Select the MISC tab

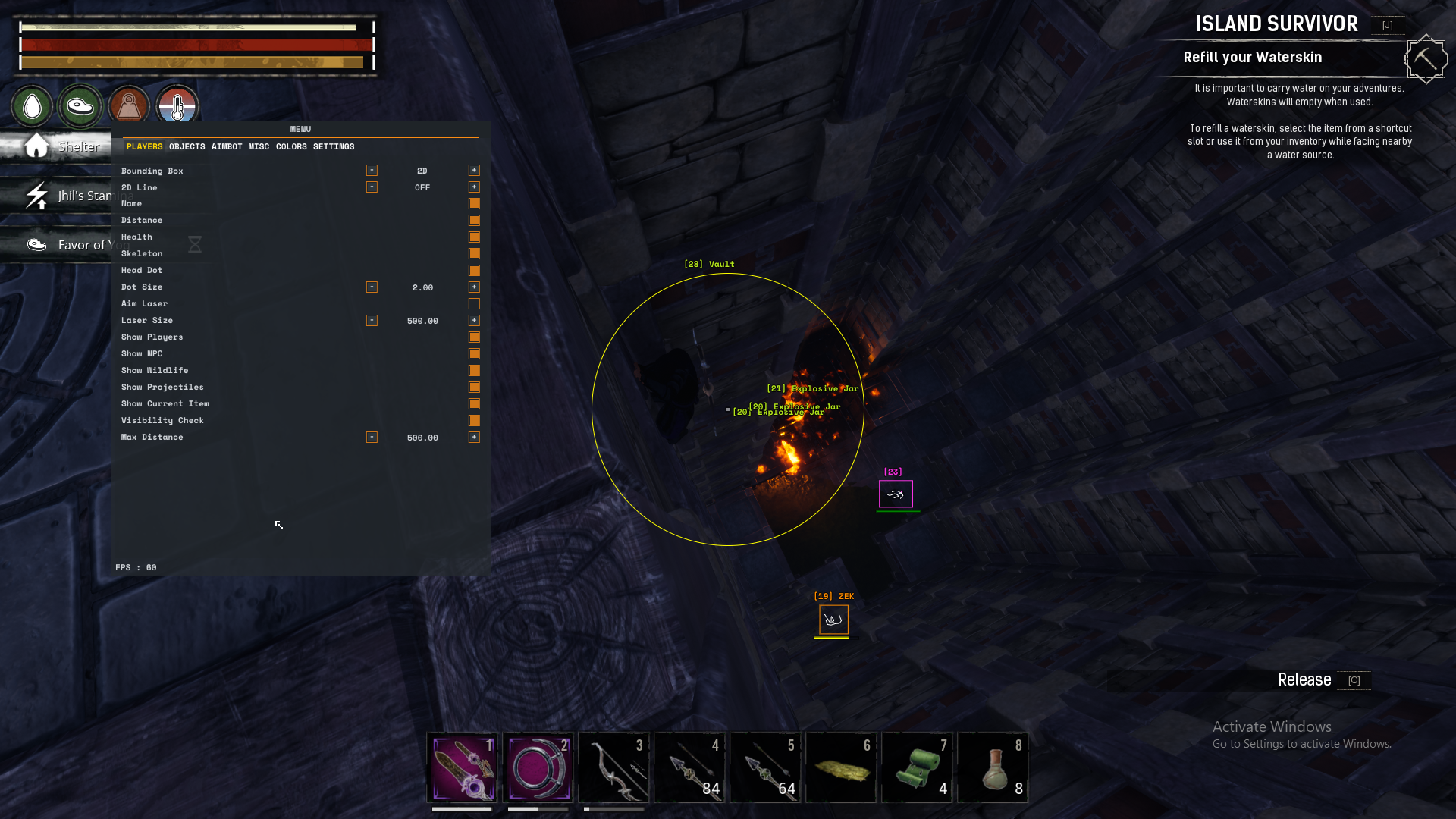259,146
